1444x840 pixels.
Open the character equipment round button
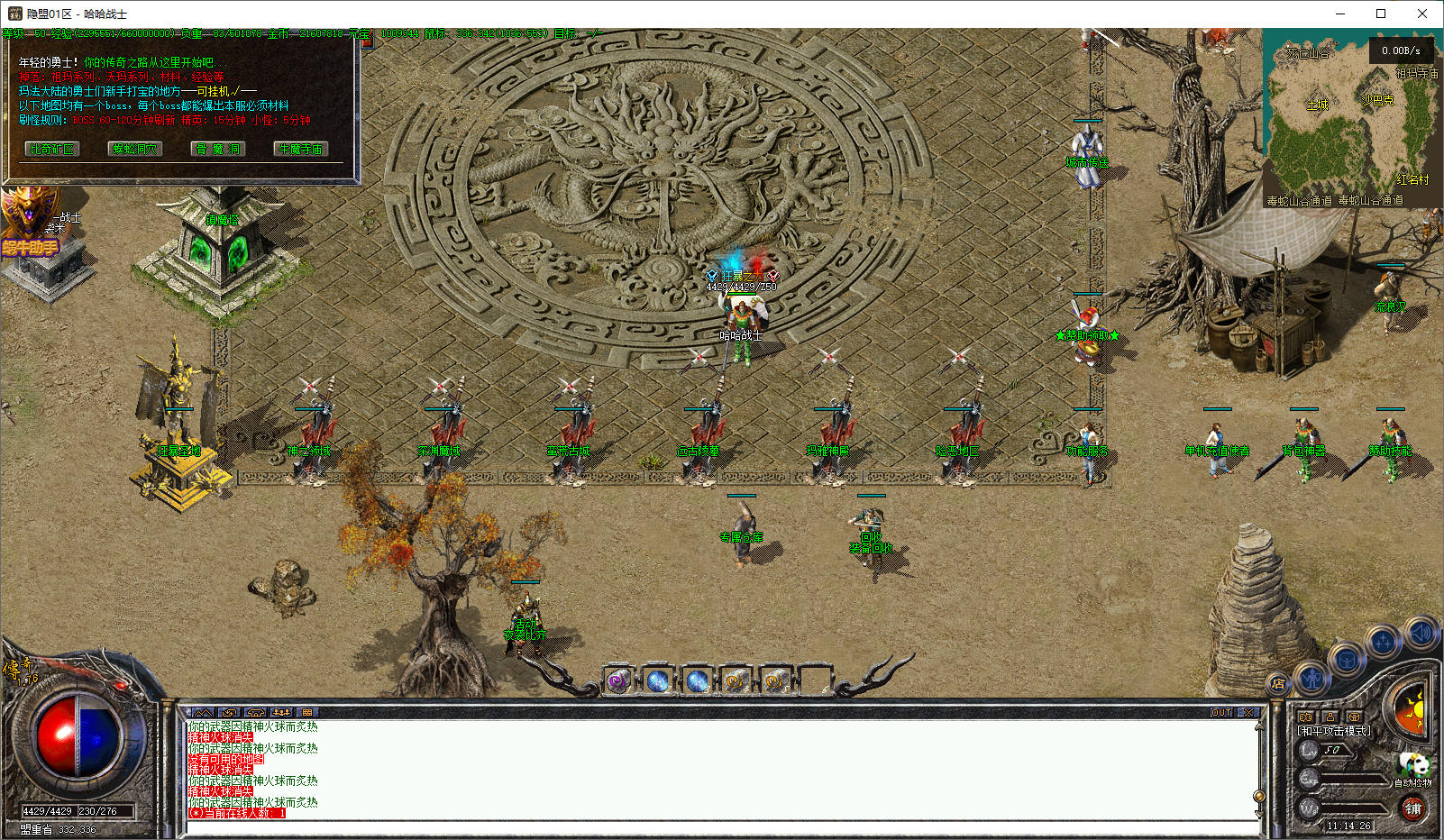click(1311, 677)
